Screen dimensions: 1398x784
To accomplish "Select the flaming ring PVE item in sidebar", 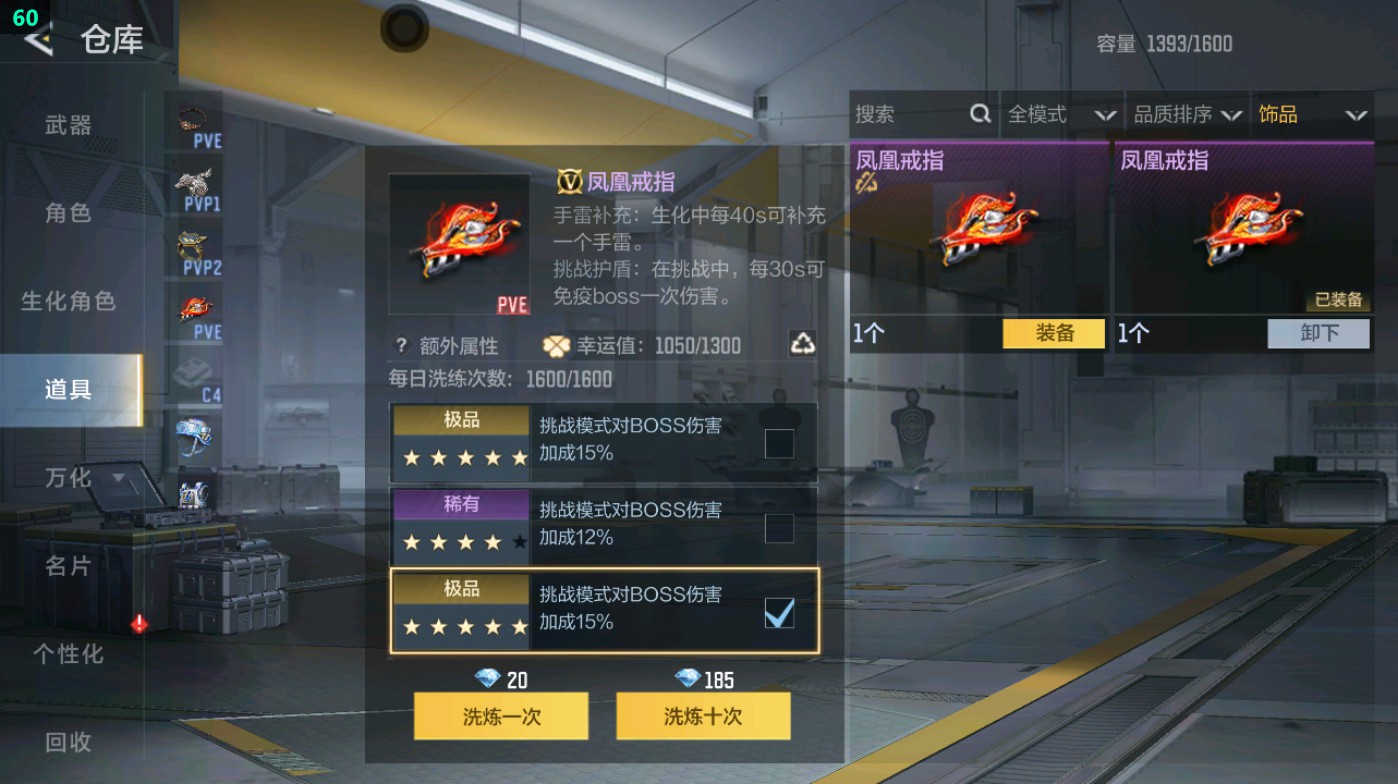I will tap(190, 305).
